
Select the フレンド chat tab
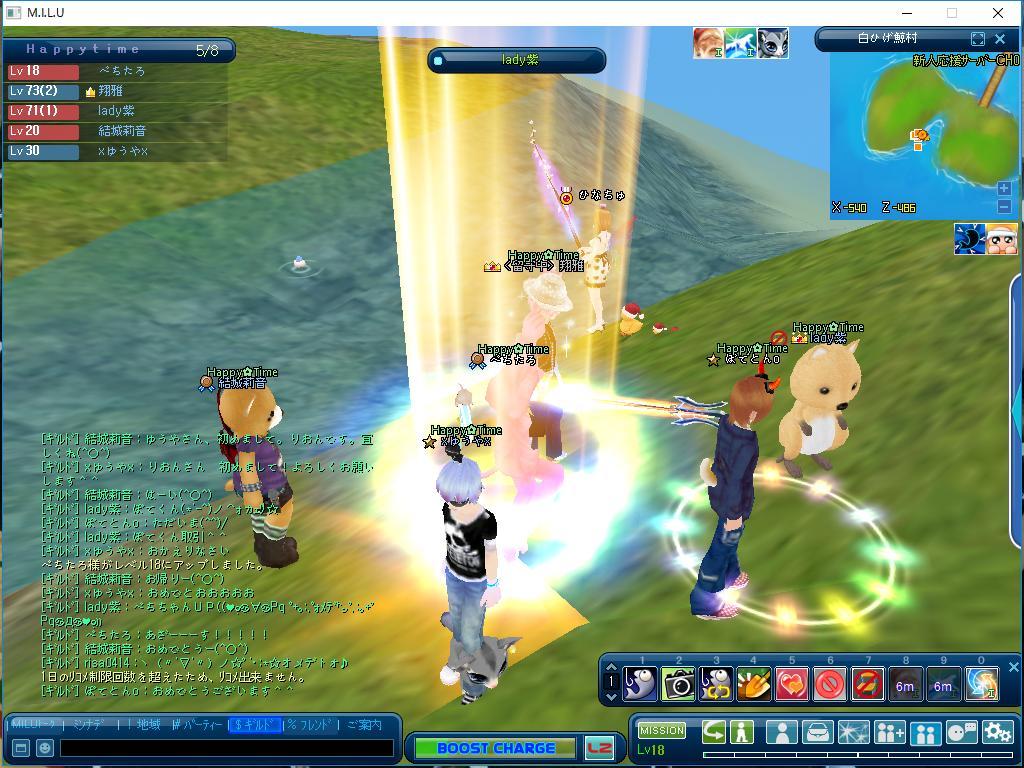point(311,725)
